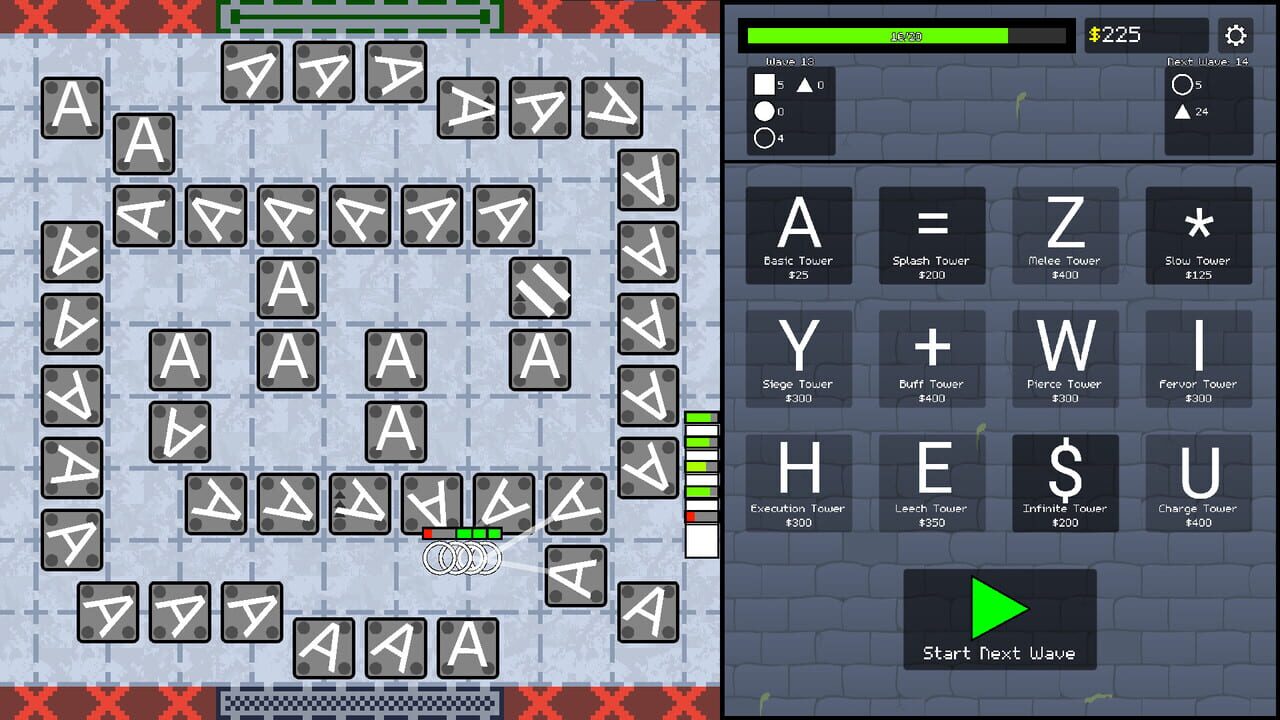The height and width of the screenshot is (720, 1280).
Task: Select the Slow Tower
Action: 1198,235
